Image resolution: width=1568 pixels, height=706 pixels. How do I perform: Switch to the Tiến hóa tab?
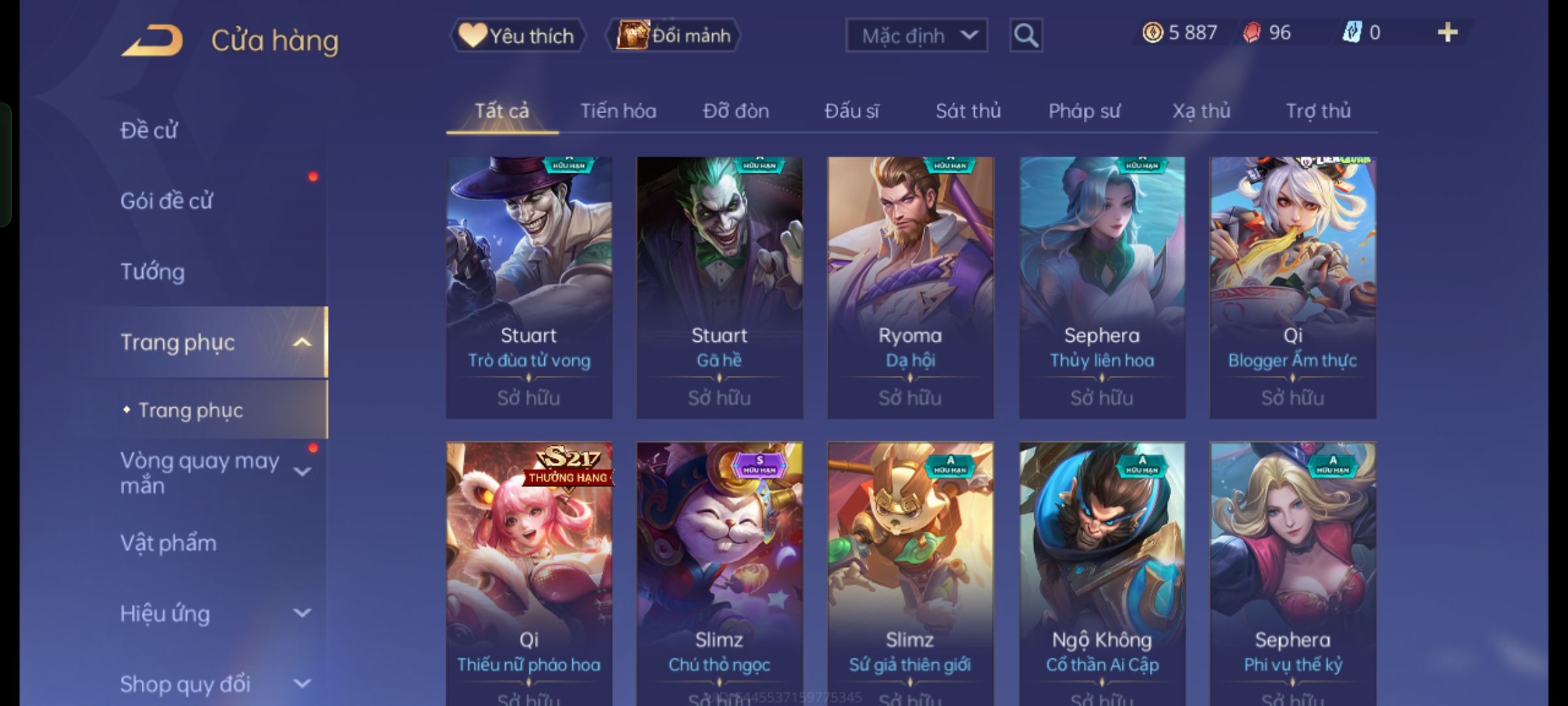[x=618, y=111]
